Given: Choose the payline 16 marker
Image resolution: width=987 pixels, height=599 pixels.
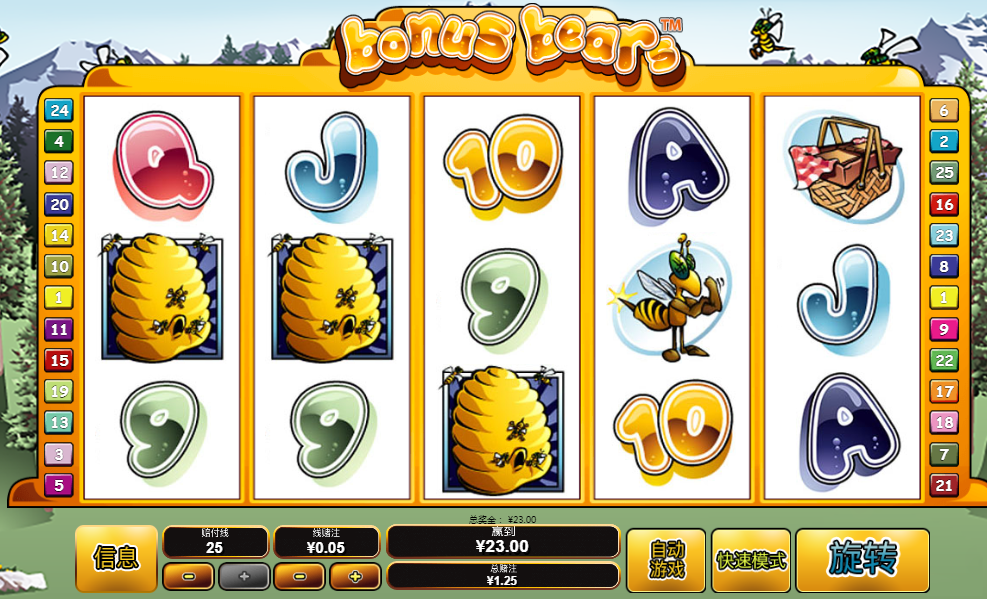Looking at the screenshot, I should (944, 204).
